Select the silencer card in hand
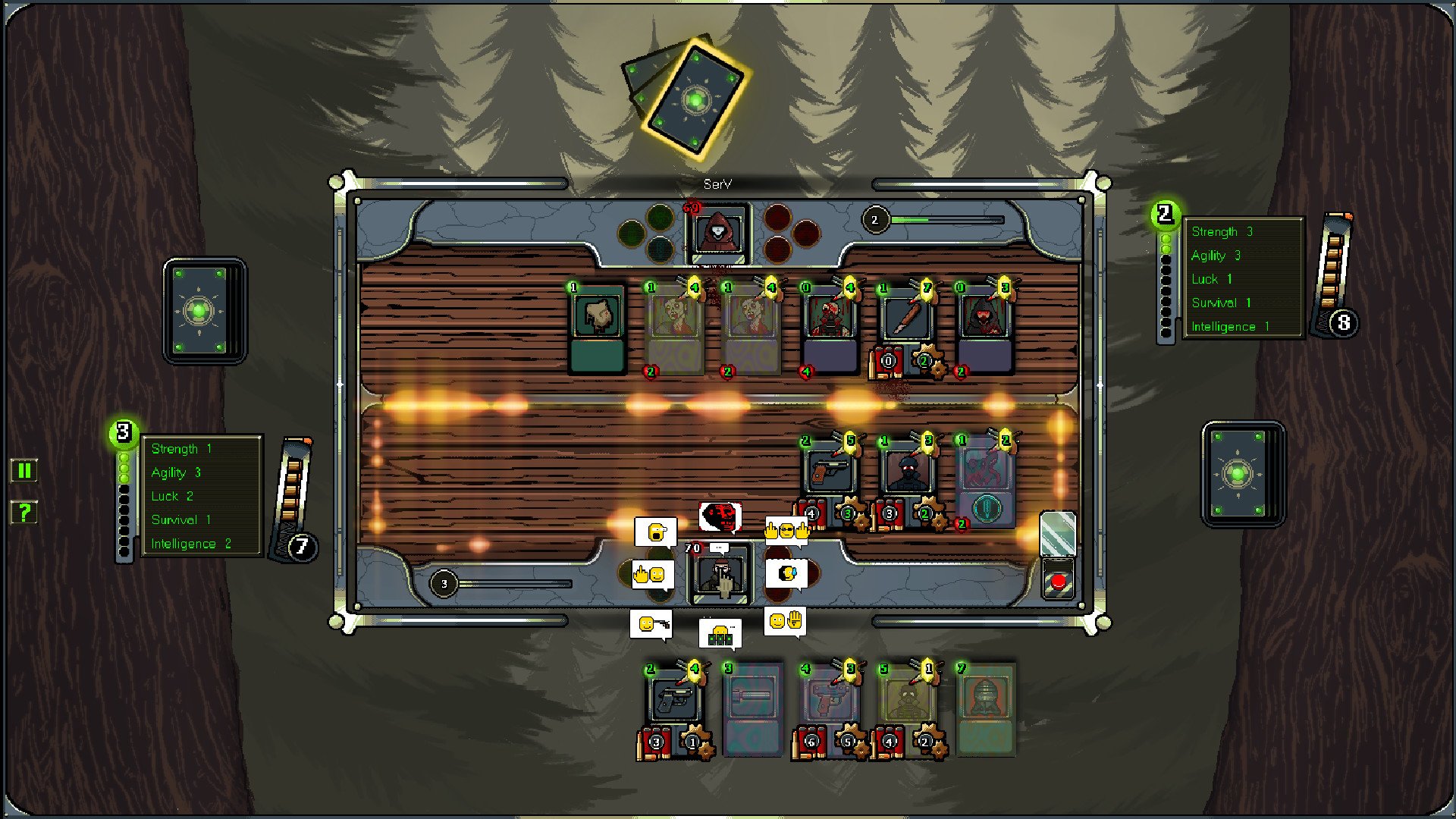This screenshot has height=819, width=1456. [752, 709]
